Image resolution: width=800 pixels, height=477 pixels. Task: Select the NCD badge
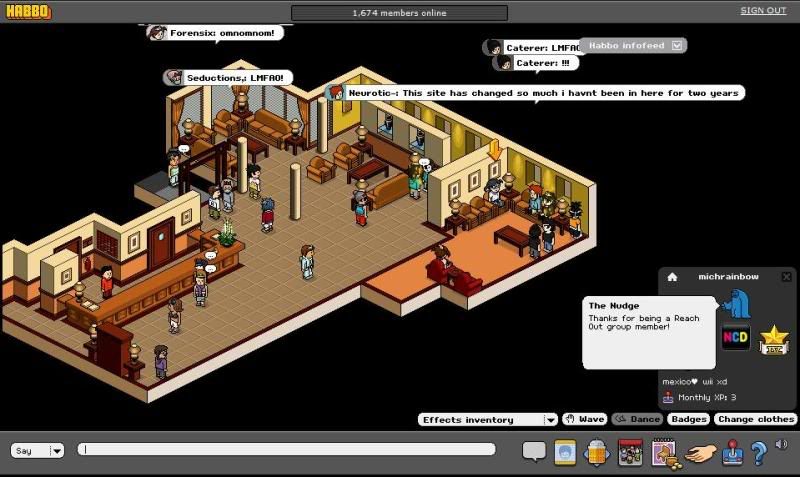(736, 337)
